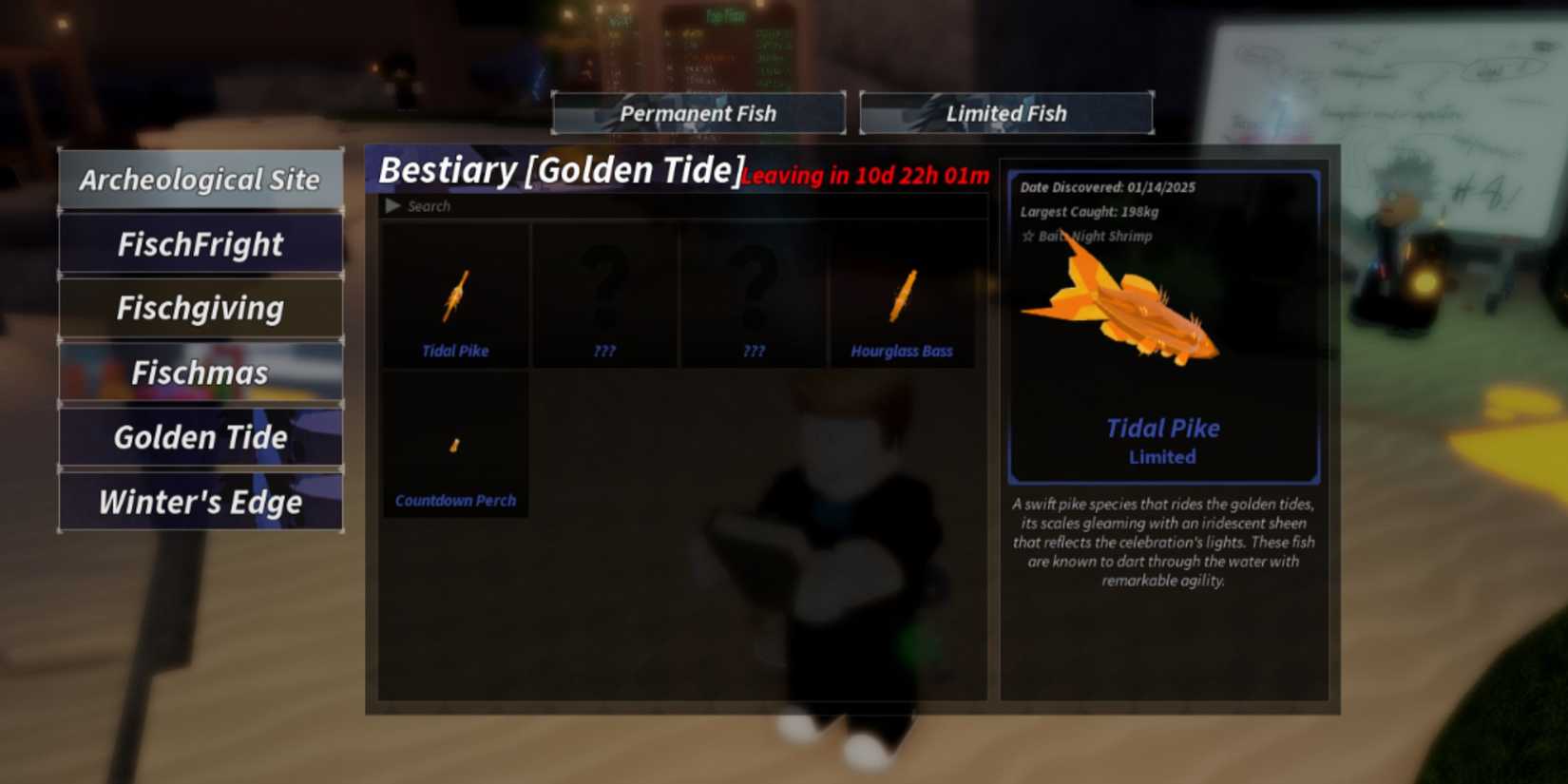Select the Tidal Pike fish icon
The height and width of the screenshot is (784, 1568).
pyautogui.click(x=454, y=295)
